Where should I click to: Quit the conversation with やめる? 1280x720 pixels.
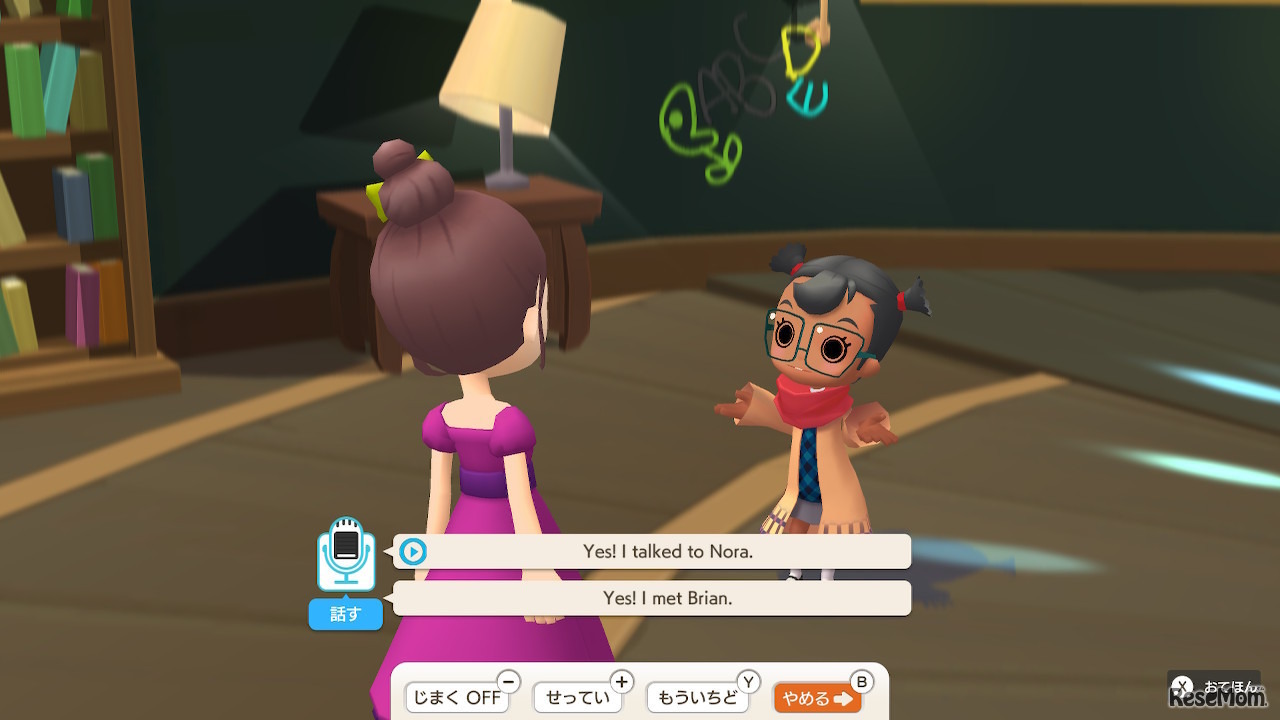[x=817, y=698]
